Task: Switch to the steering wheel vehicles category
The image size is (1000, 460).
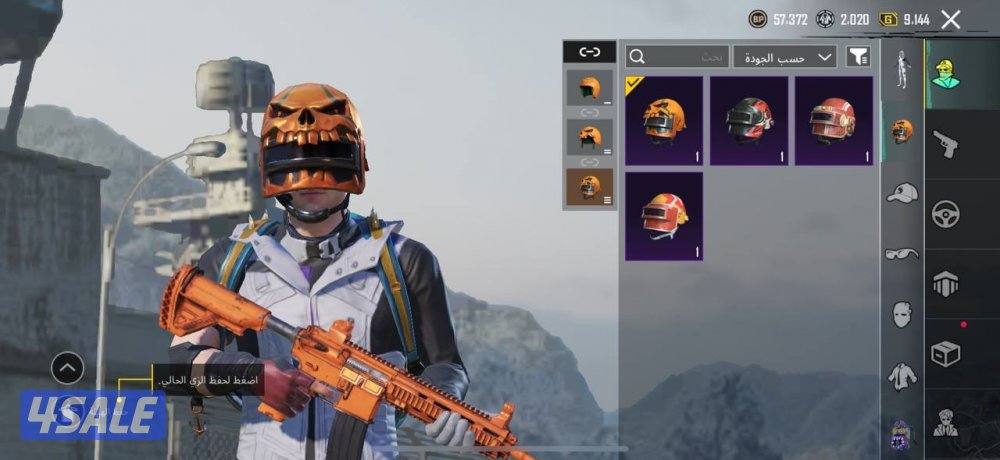Action: tap(945, 213)
